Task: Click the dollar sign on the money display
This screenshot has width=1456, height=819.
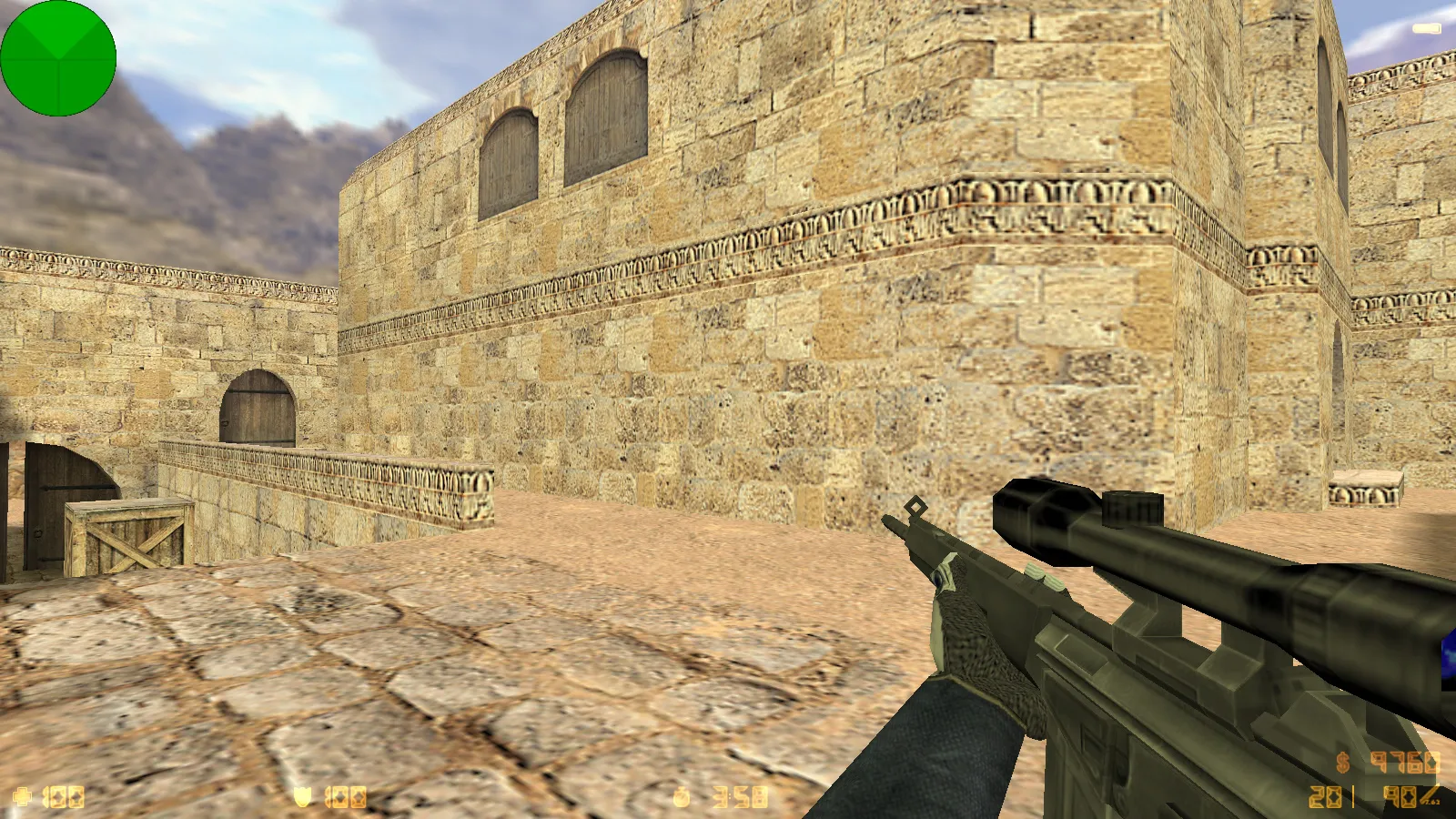Action: tap(1342, 763)
